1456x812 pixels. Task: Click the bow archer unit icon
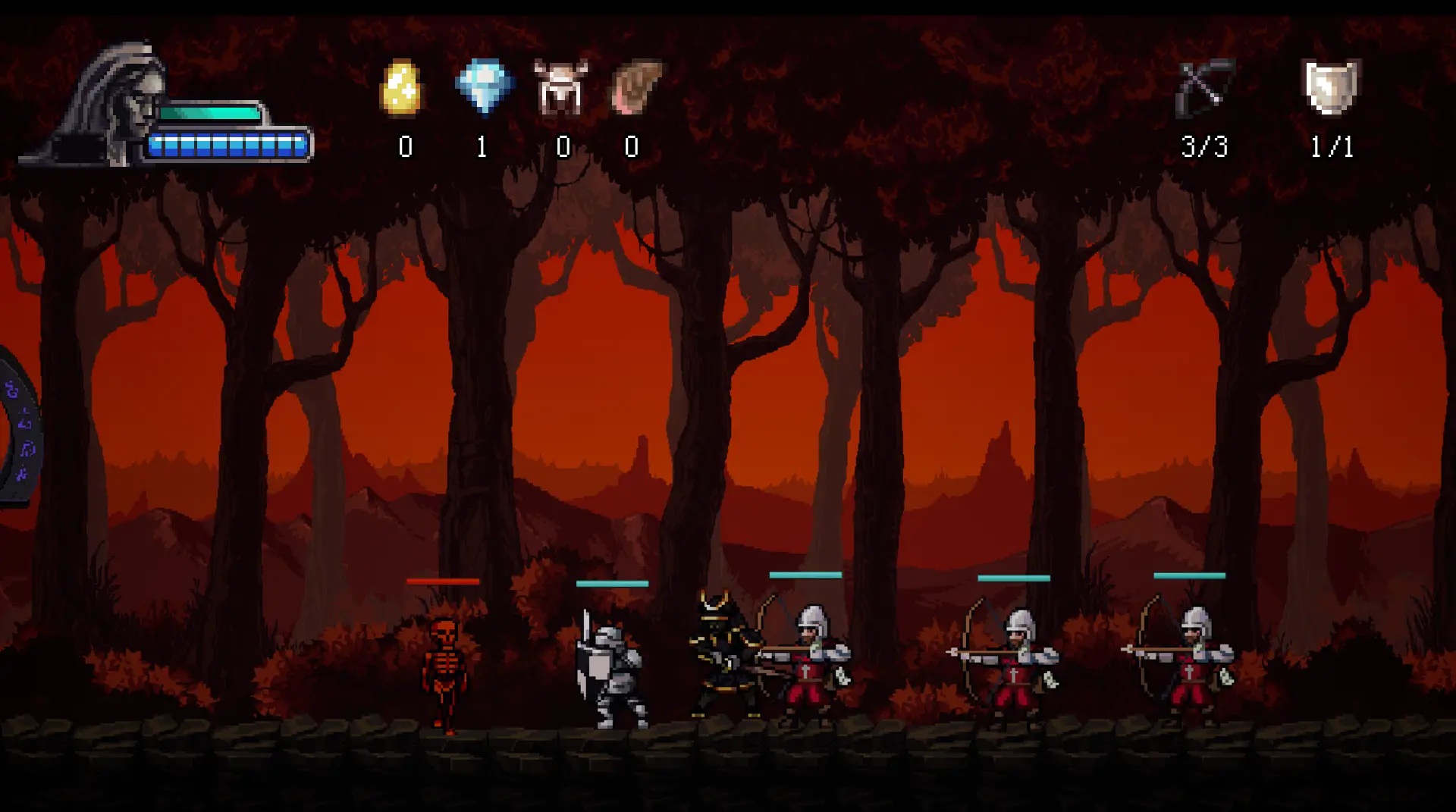click(x=1204, y=89)
